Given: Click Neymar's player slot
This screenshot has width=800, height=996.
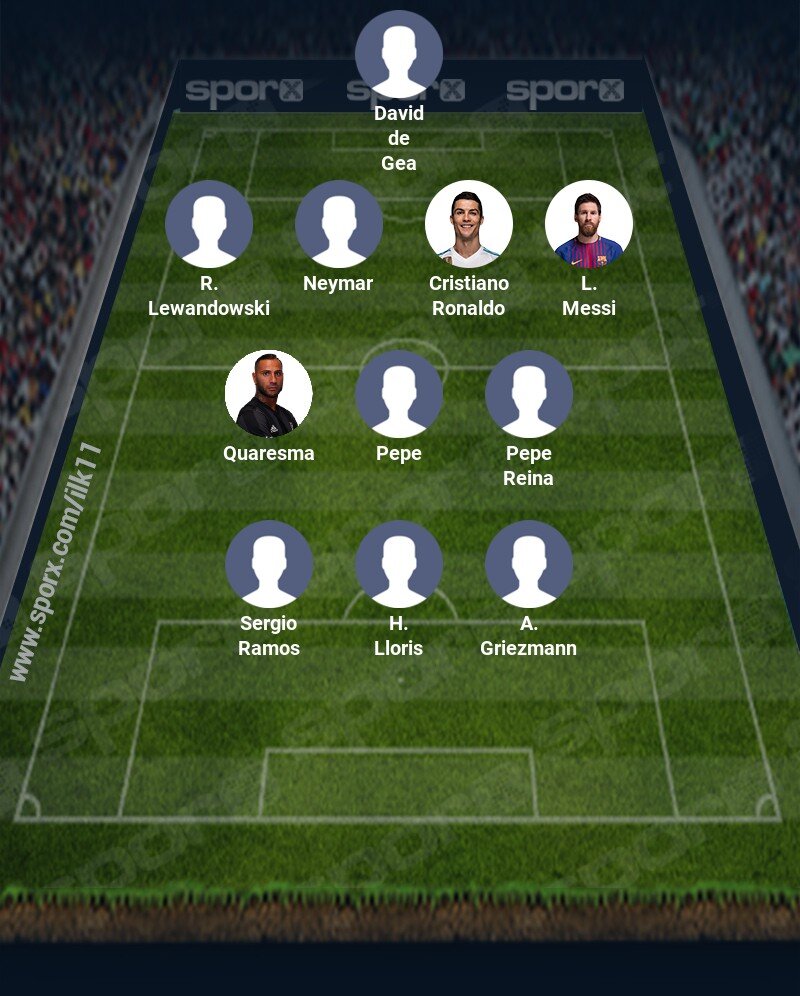Looking at the screenshot, I should point(339,224).
